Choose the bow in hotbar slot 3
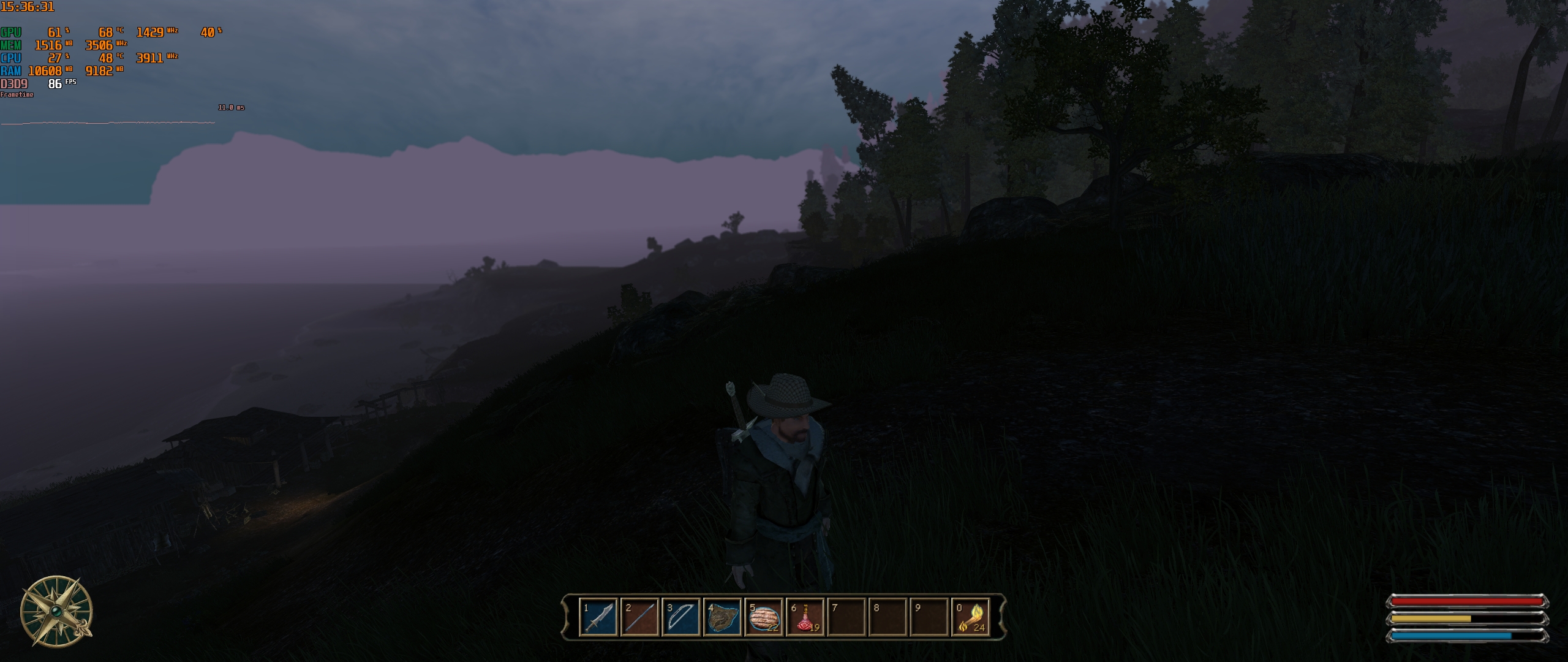1568x662 pixels. 681,617
